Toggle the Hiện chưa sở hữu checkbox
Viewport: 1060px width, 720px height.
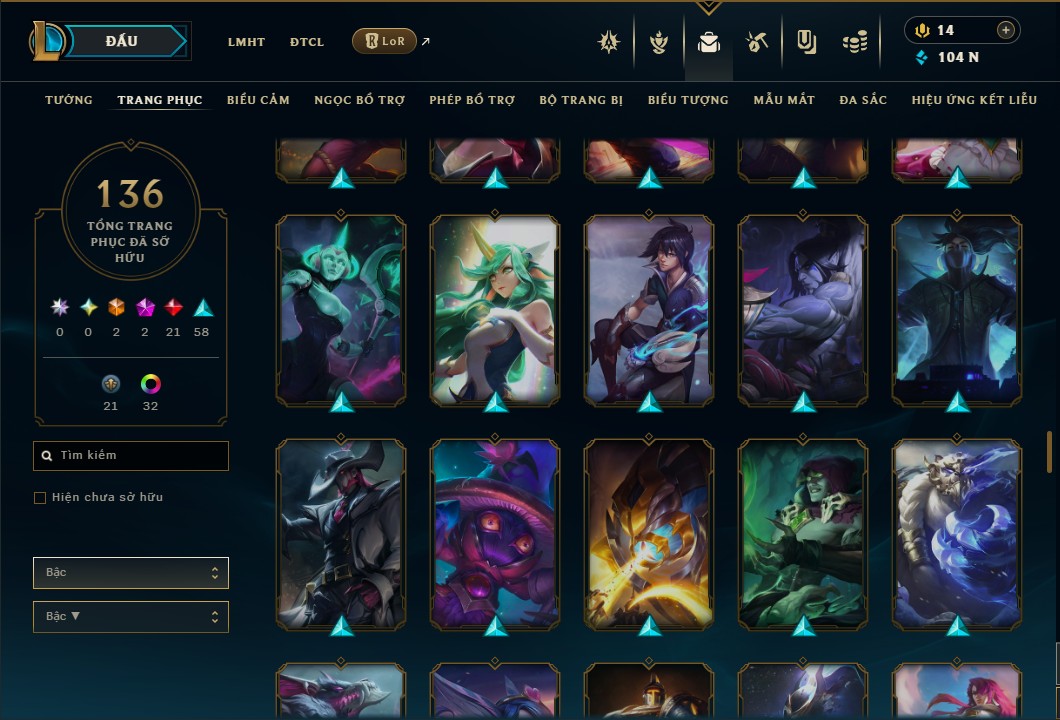coord(40,498)
